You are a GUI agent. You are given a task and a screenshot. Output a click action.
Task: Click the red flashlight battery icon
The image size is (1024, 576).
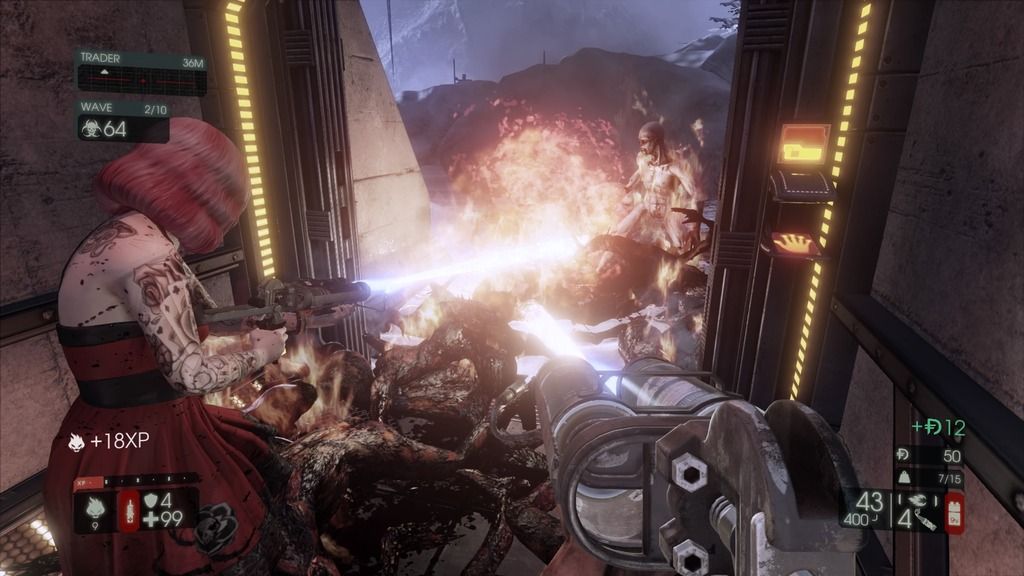pos(954,512)
